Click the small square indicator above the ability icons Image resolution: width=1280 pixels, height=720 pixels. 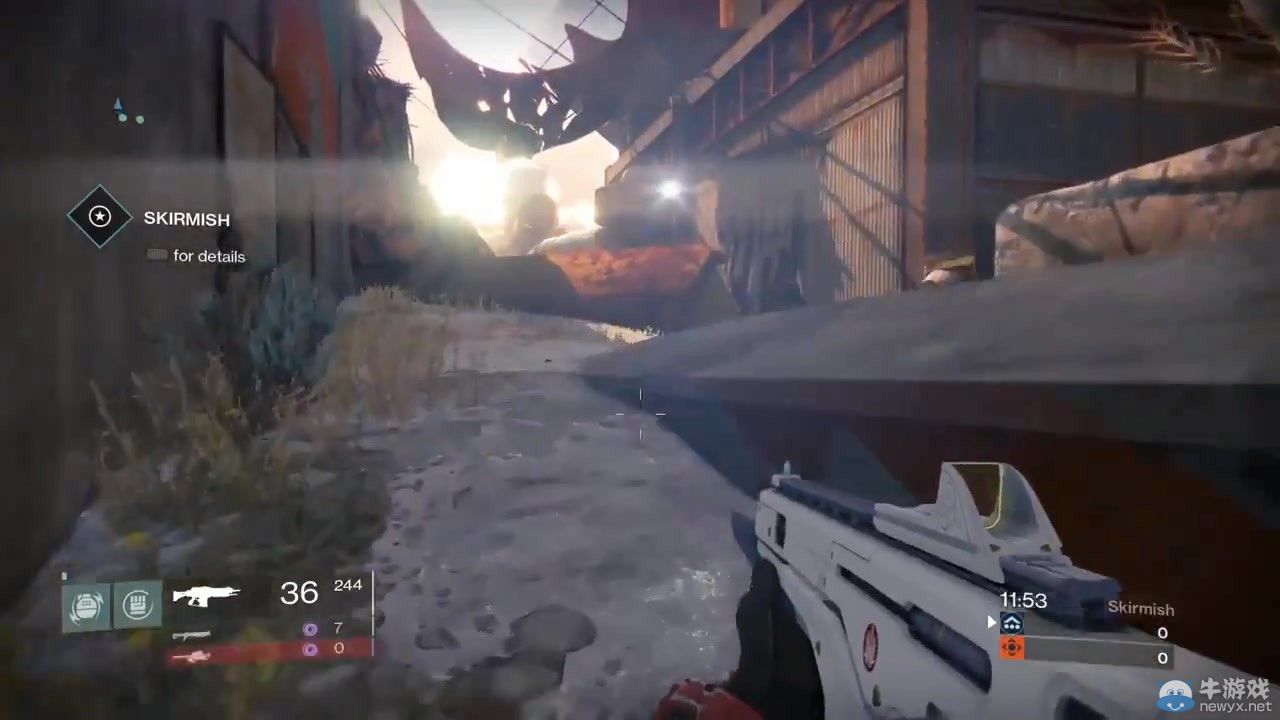64,575
